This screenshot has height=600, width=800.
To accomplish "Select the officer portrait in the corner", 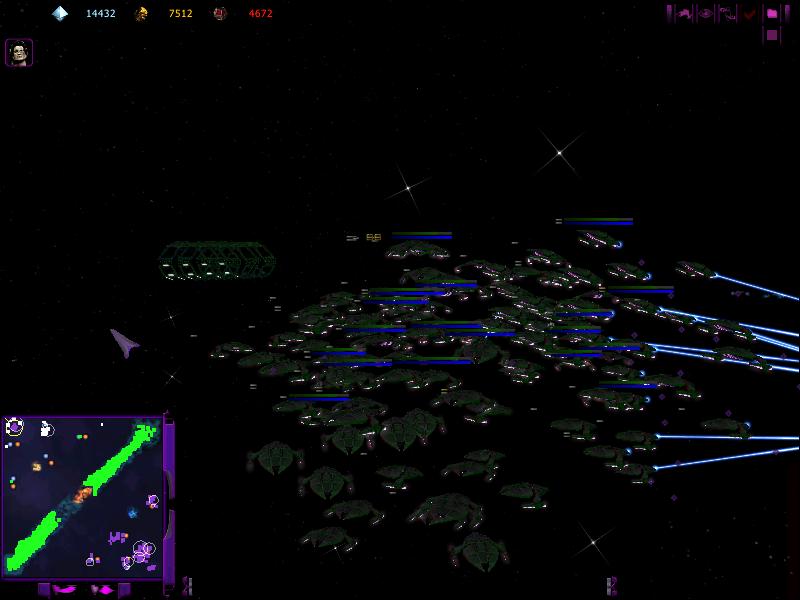I will [x=19, y=52].
